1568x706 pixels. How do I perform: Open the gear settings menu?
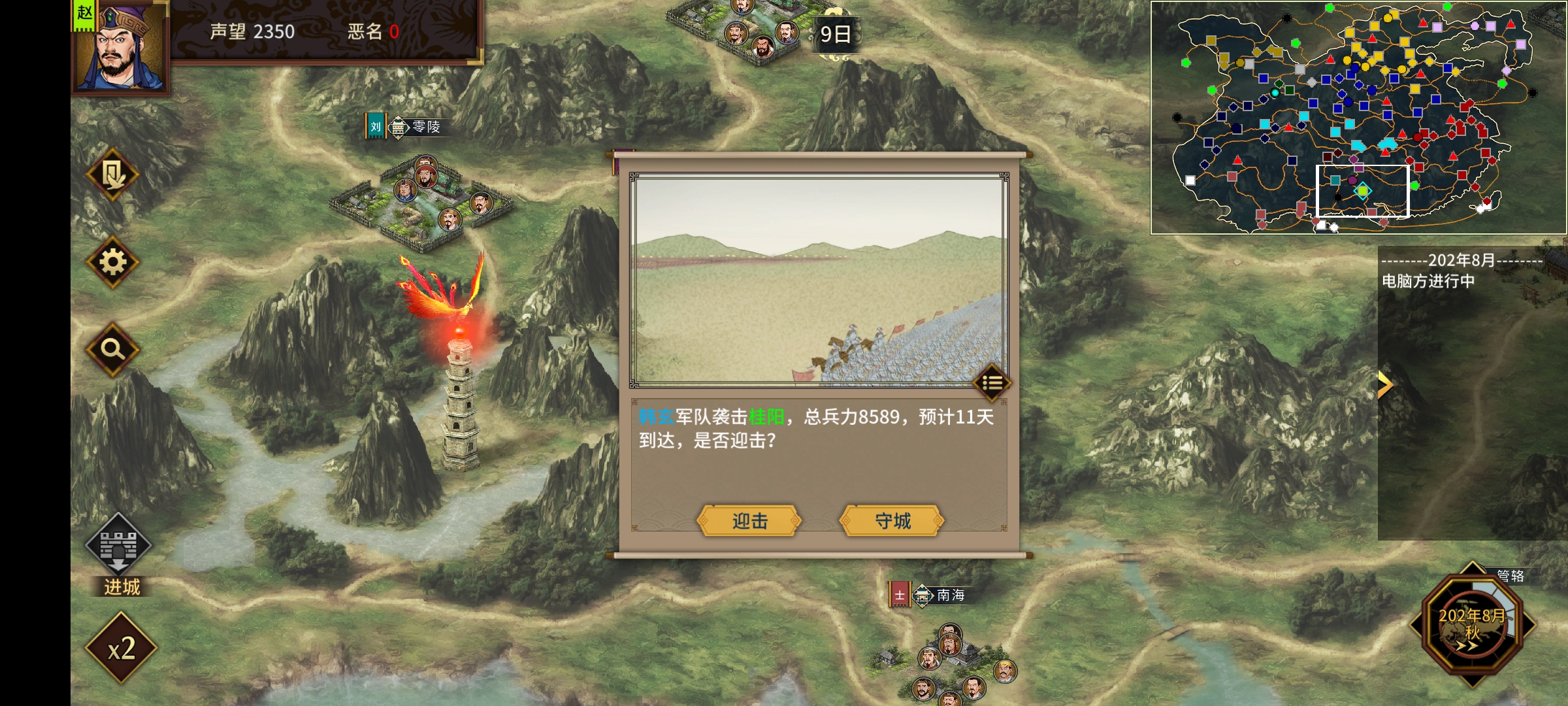[x=112, y=262]
